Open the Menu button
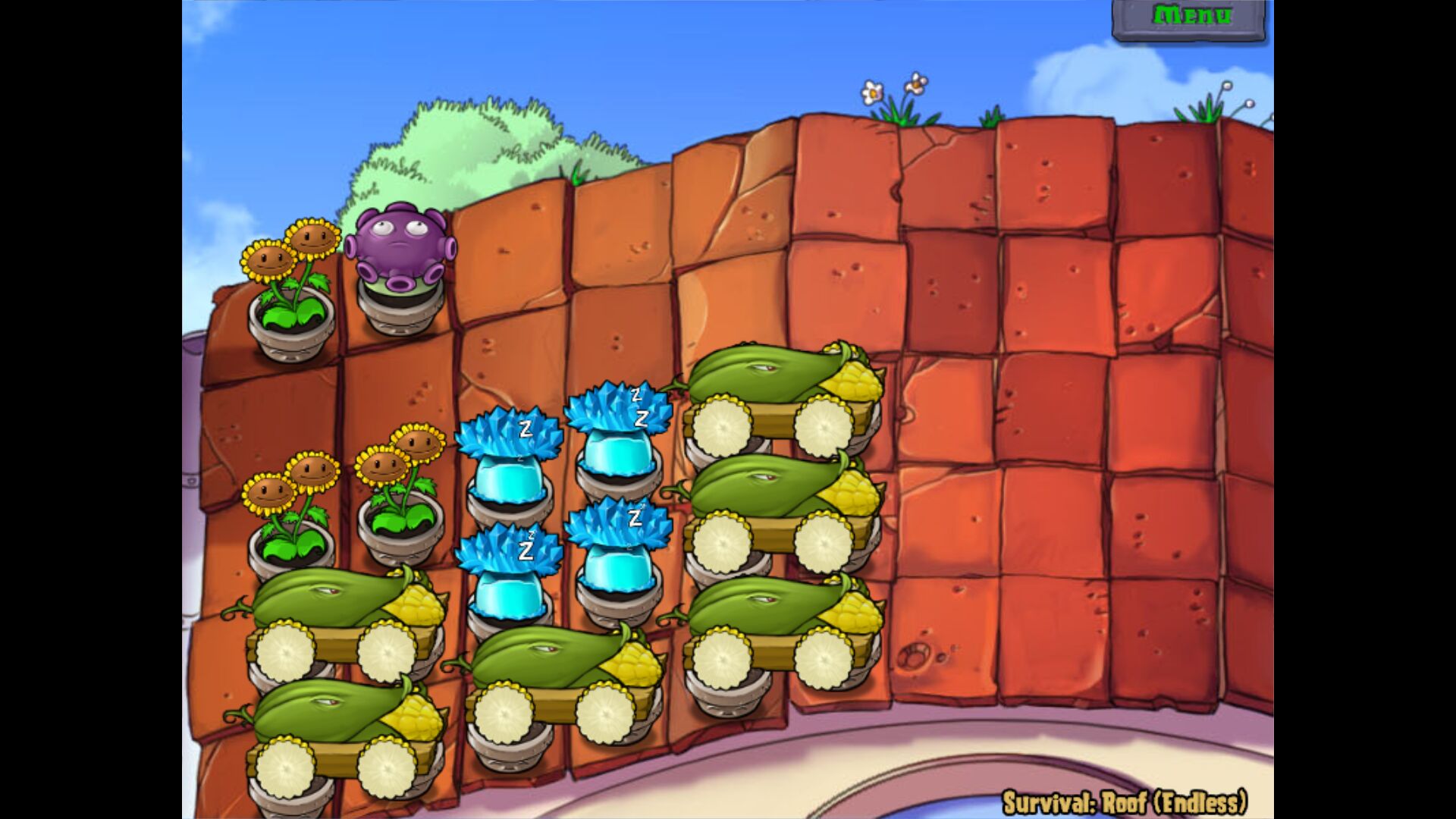1456x819 pixels. (x=1190, y=17)
